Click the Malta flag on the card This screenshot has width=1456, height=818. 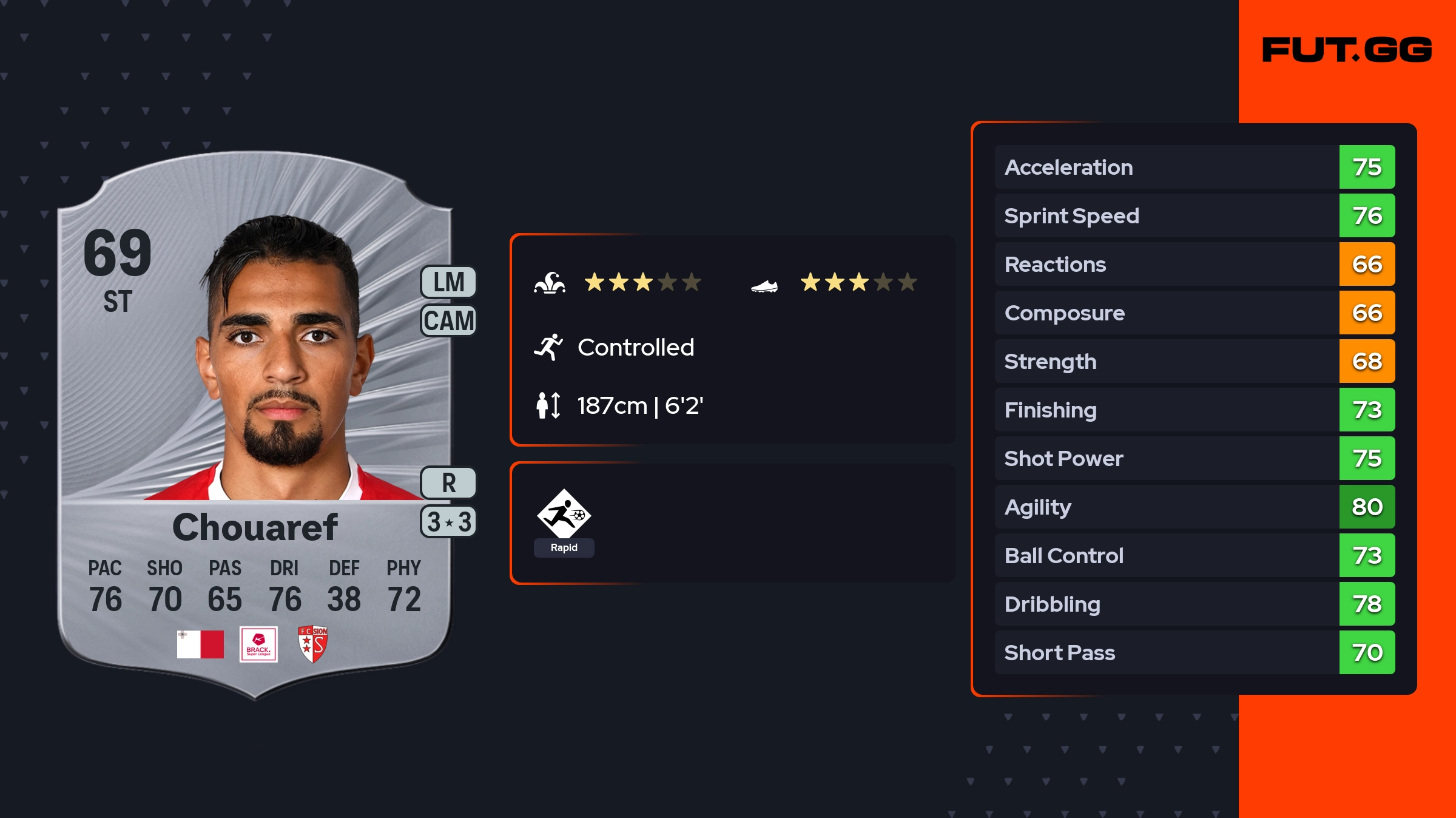click(x=200, y=644)
